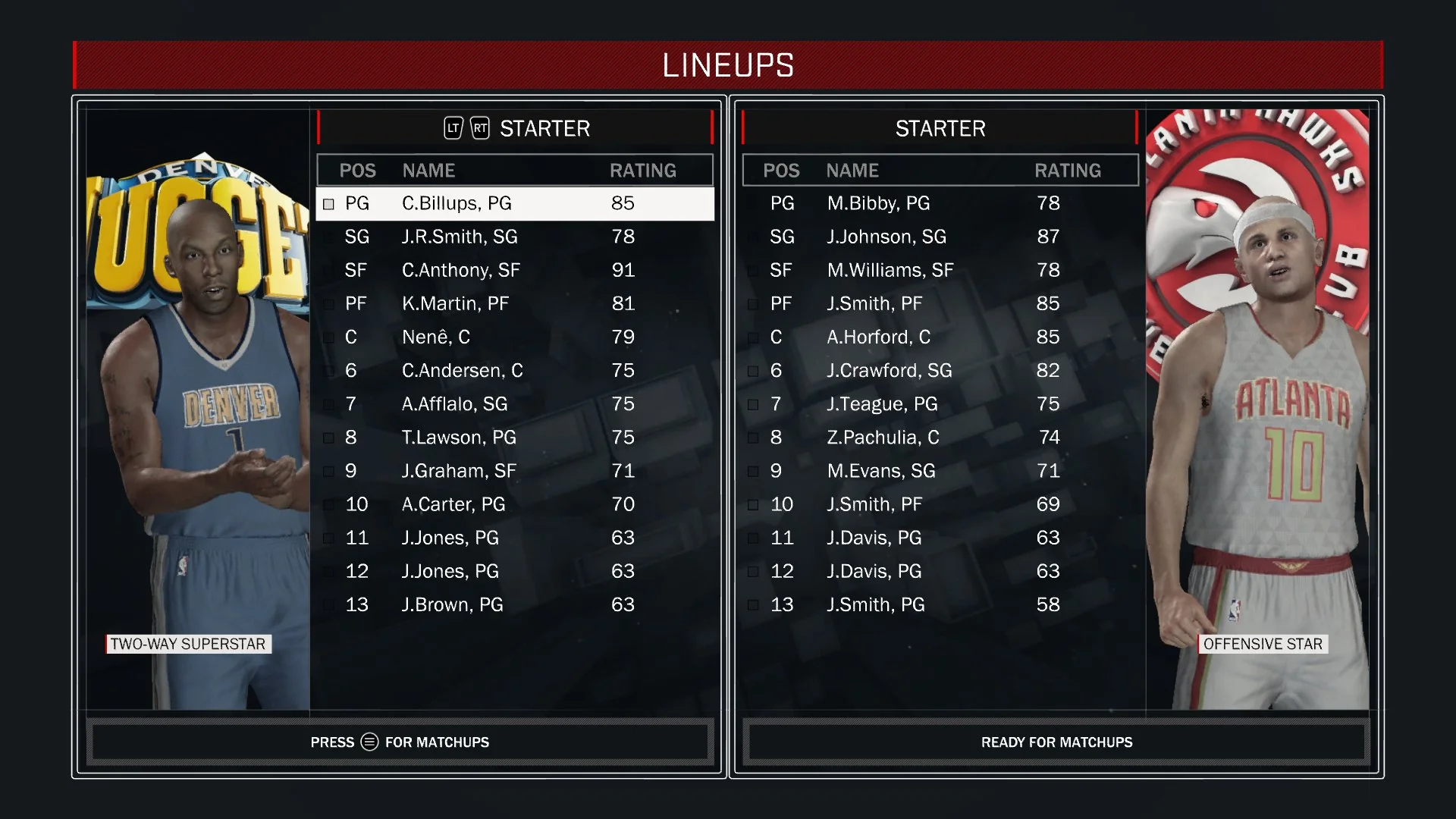Screen dimensions: 1456x819
Task: Select Z.Pachulia, C row
Action: click(x=940, y=438)
